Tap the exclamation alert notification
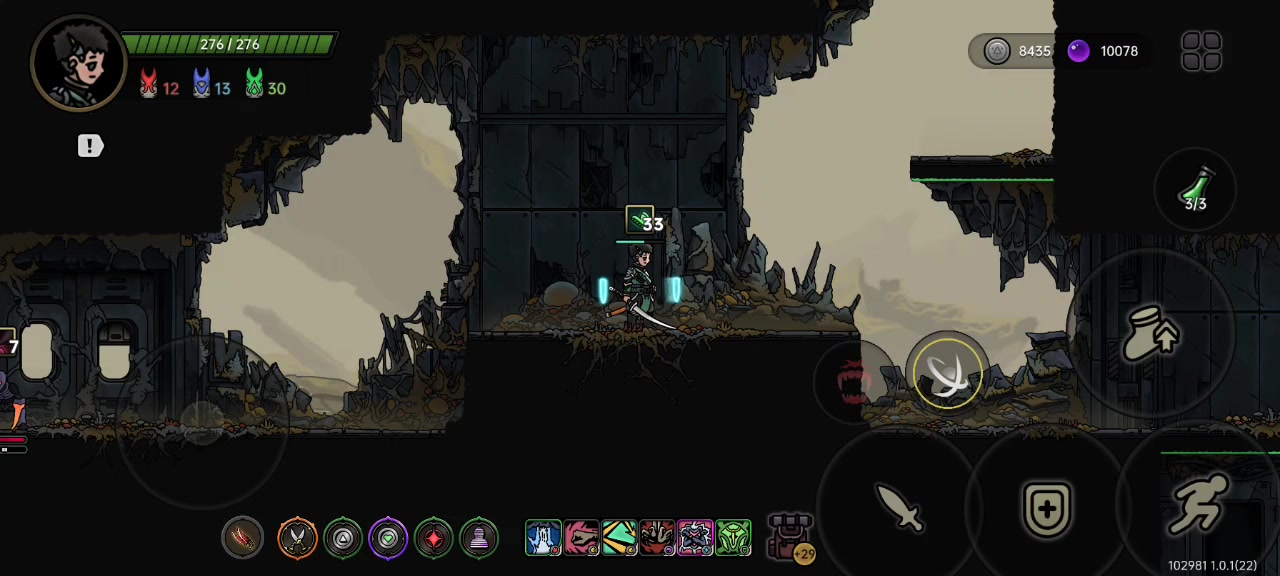This screenshot has height=576, width=1280. pyautogui.click(x=90, y=146)
